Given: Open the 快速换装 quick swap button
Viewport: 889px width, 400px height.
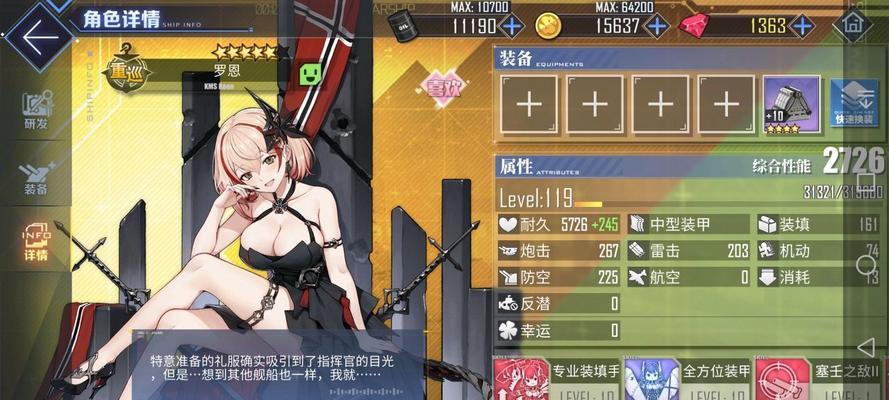Looking at the screenshot, I should pos(853,104).
